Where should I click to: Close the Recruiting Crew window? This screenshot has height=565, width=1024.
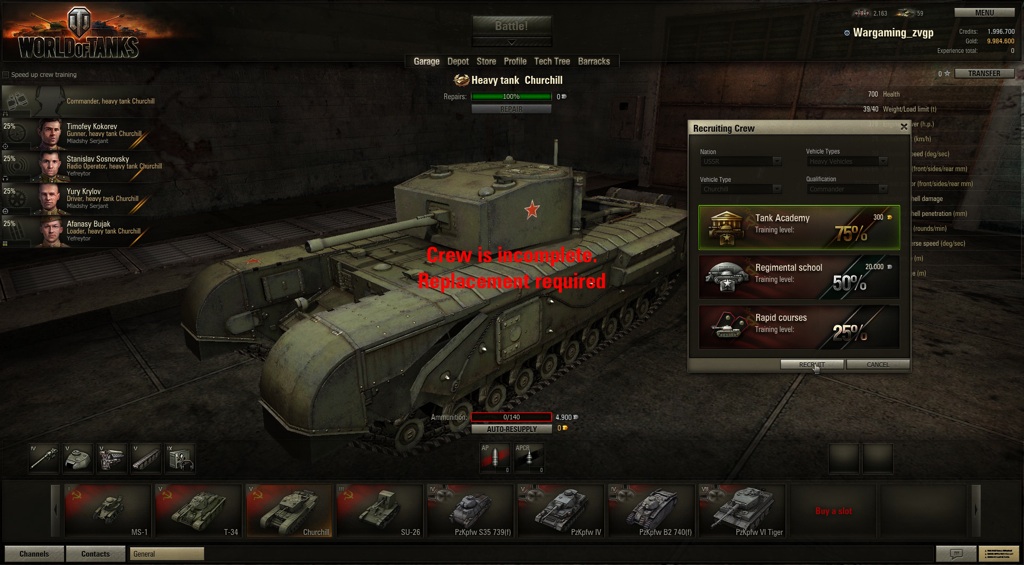904,127
